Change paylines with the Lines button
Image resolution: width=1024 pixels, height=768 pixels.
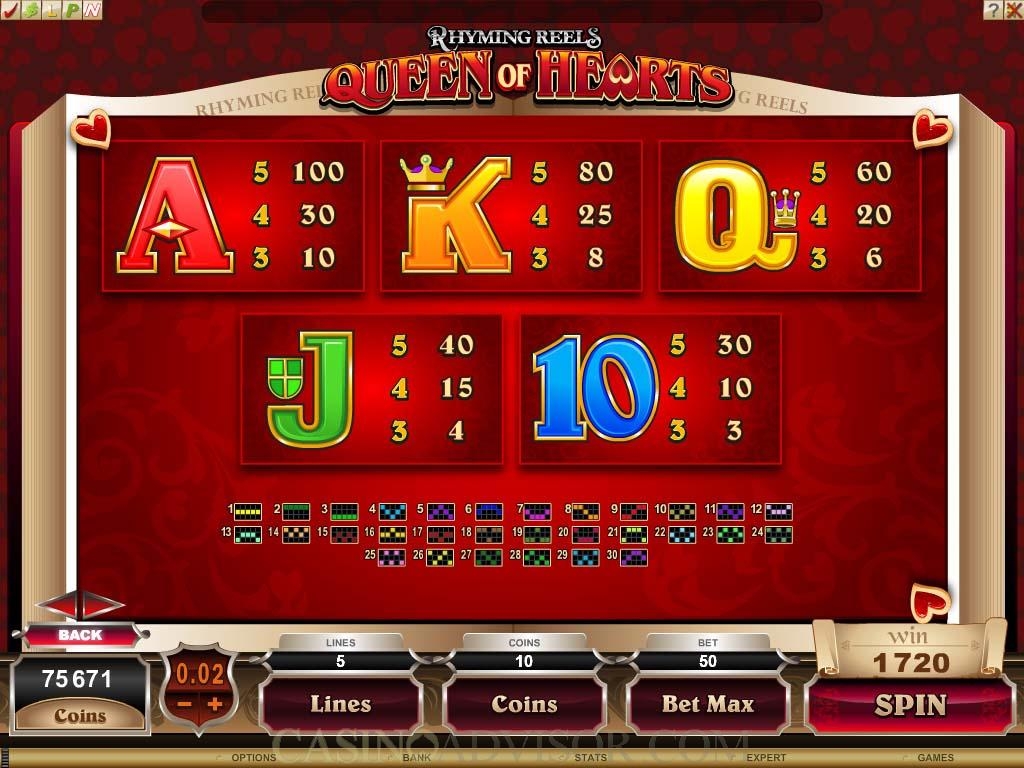340,704
